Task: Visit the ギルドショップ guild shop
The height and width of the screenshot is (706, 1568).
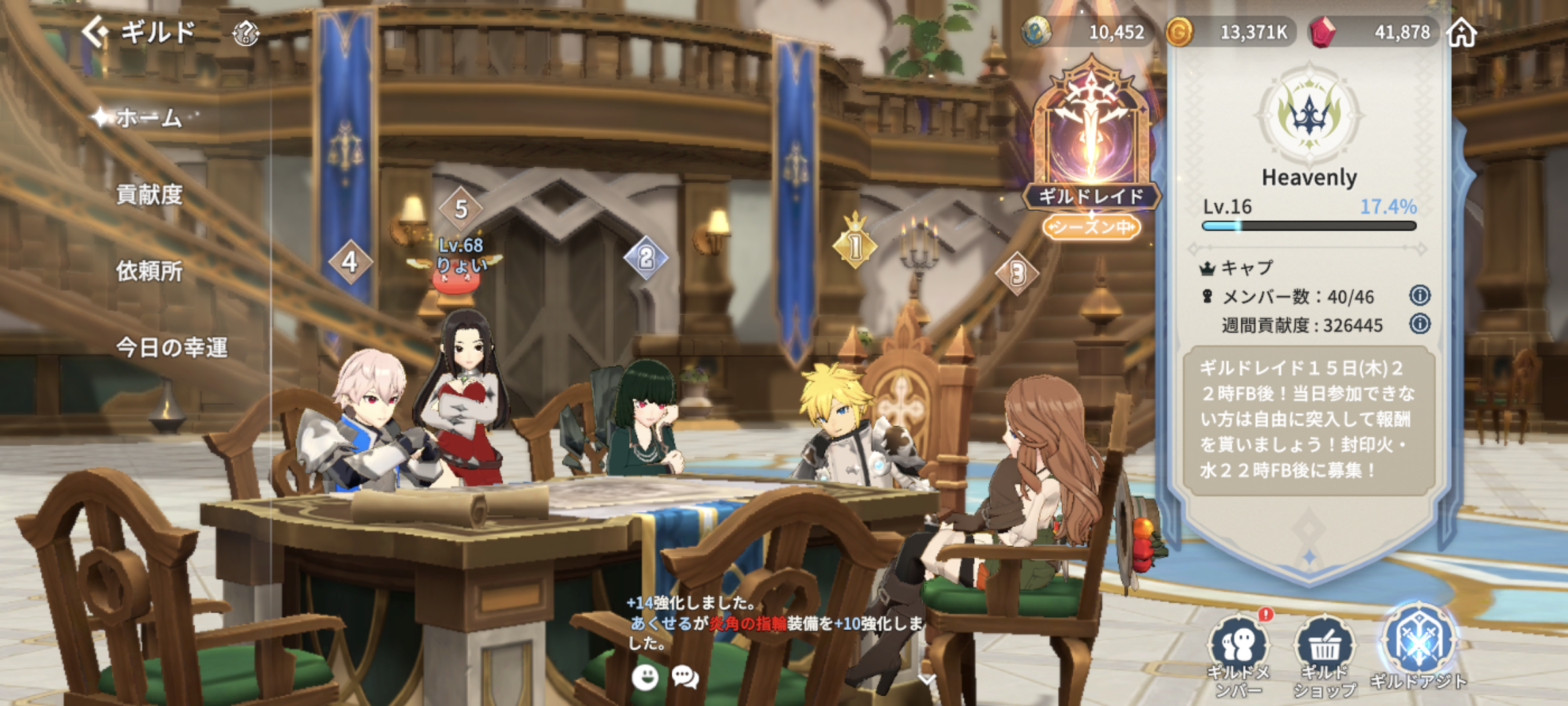Action: tap(1325, 654)
